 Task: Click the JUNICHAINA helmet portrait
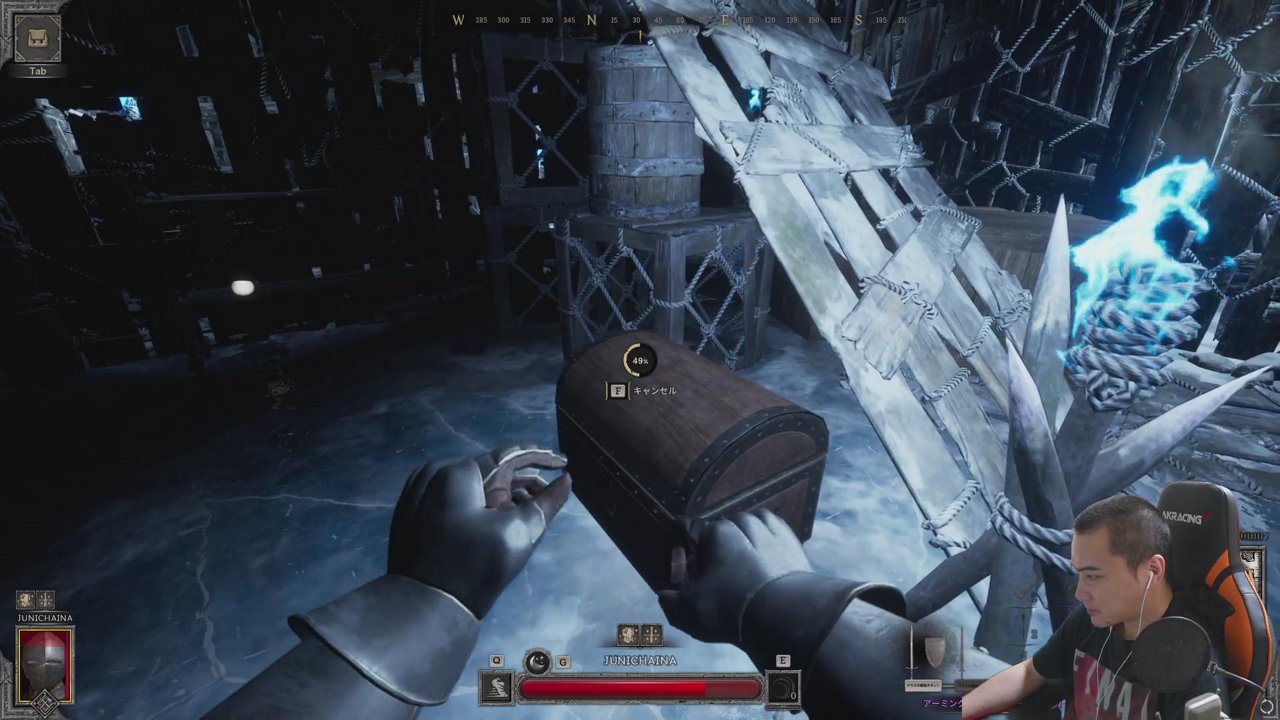pos(45,665)
